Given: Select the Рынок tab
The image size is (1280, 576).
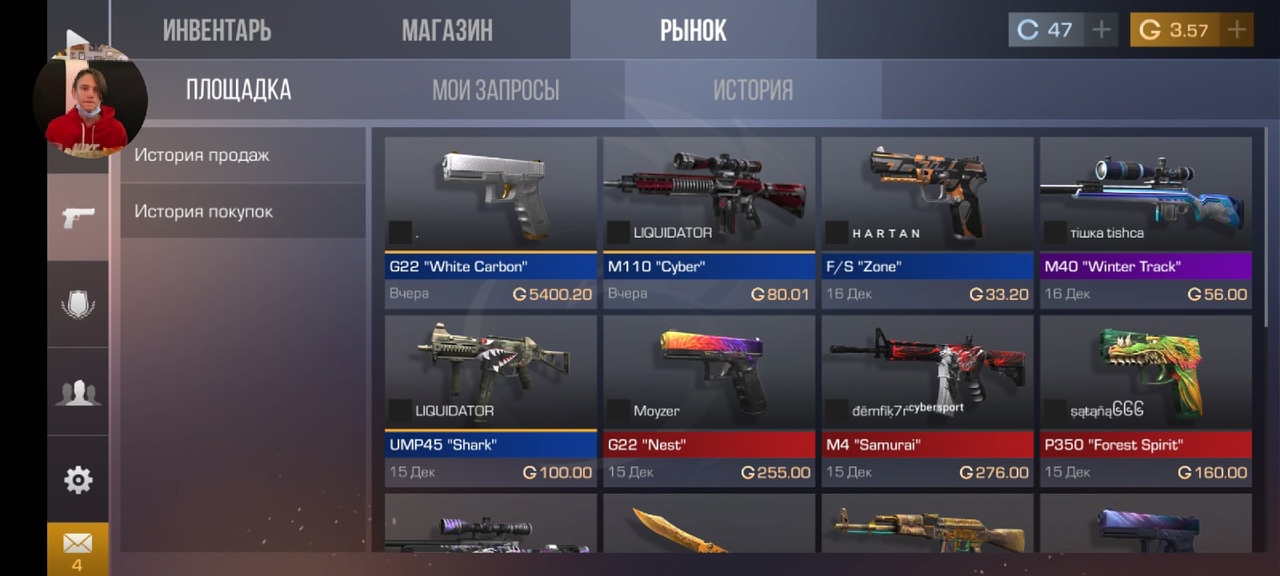Looking at the screenshot, I should [x=693, y=30].
